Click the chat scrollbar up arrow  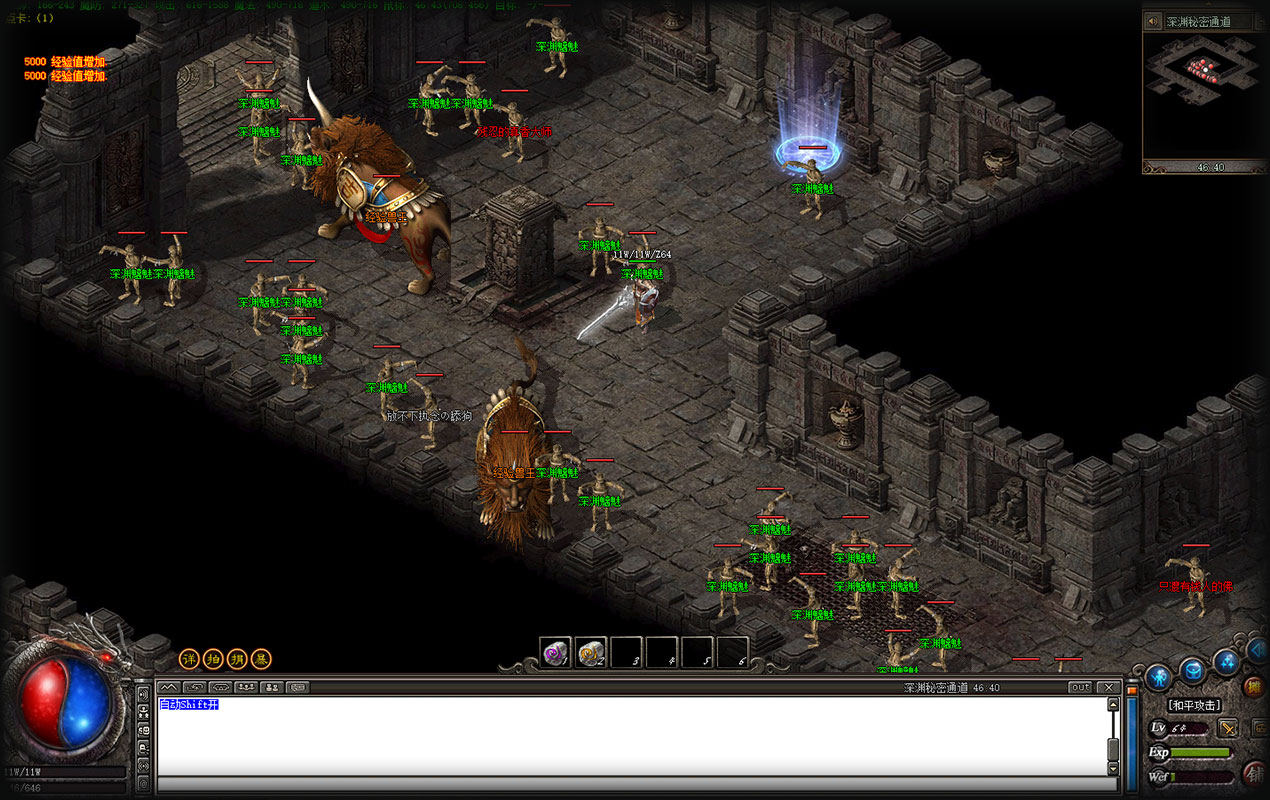[x=1113, y=704]
